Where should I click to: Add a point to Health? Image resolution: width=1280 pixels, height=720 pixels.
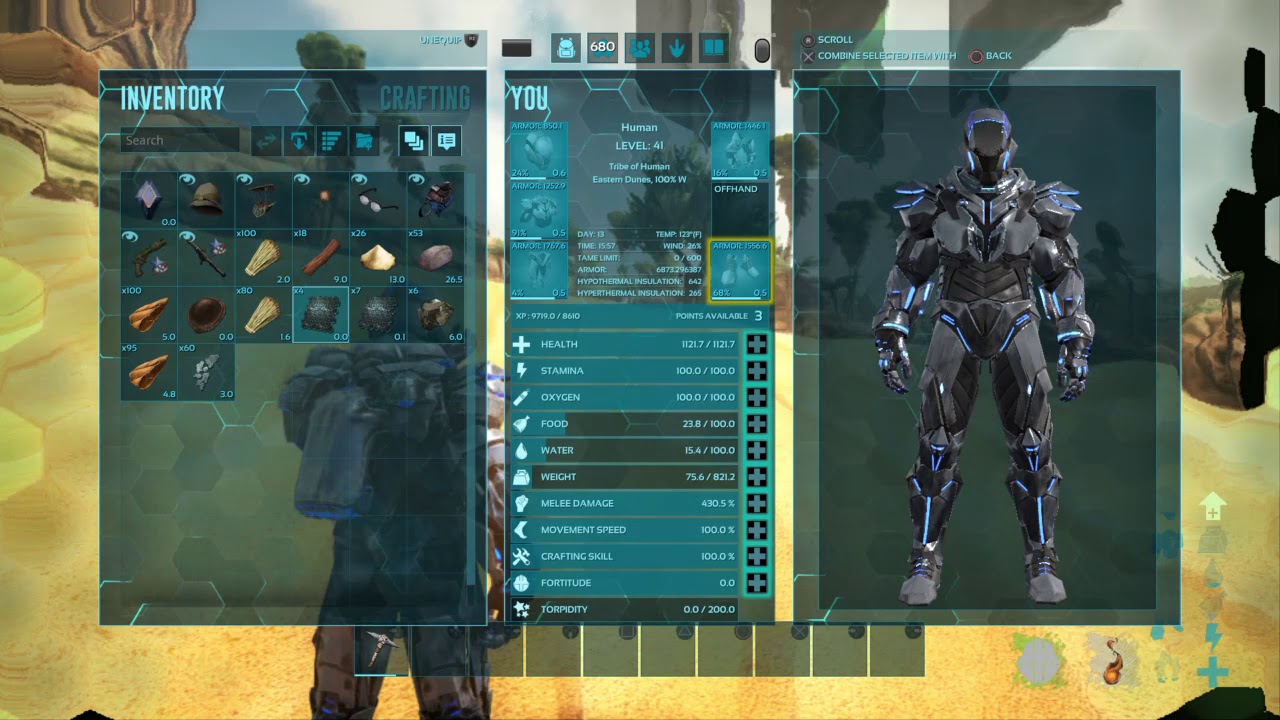pyautogui.click(x=757, y=344)
